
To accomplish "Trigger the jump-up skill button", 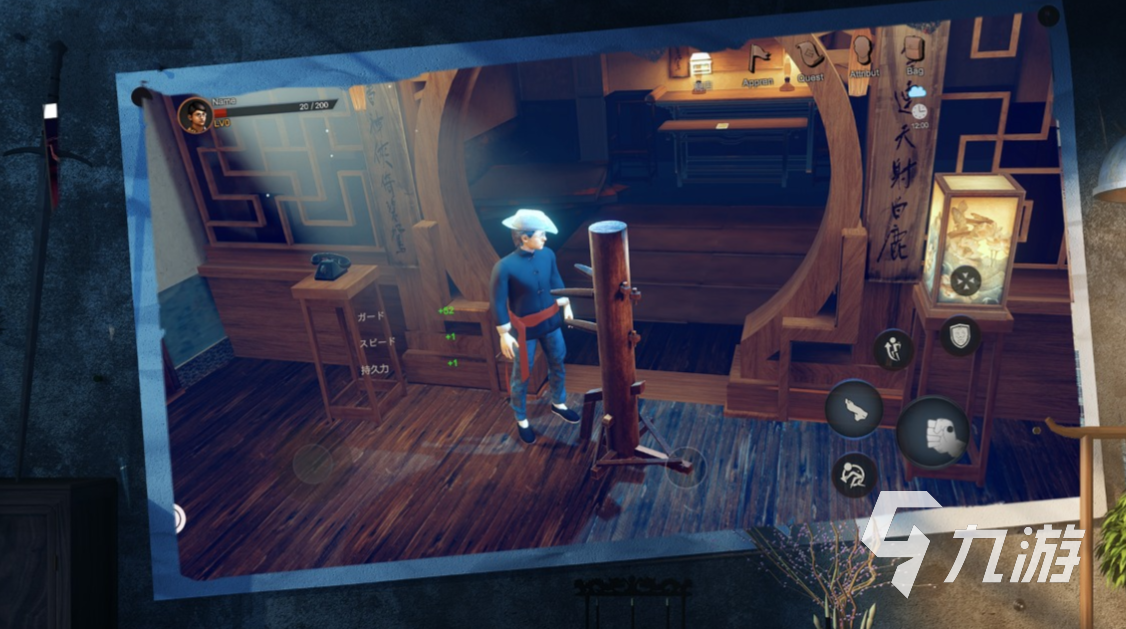I will 893,349.
